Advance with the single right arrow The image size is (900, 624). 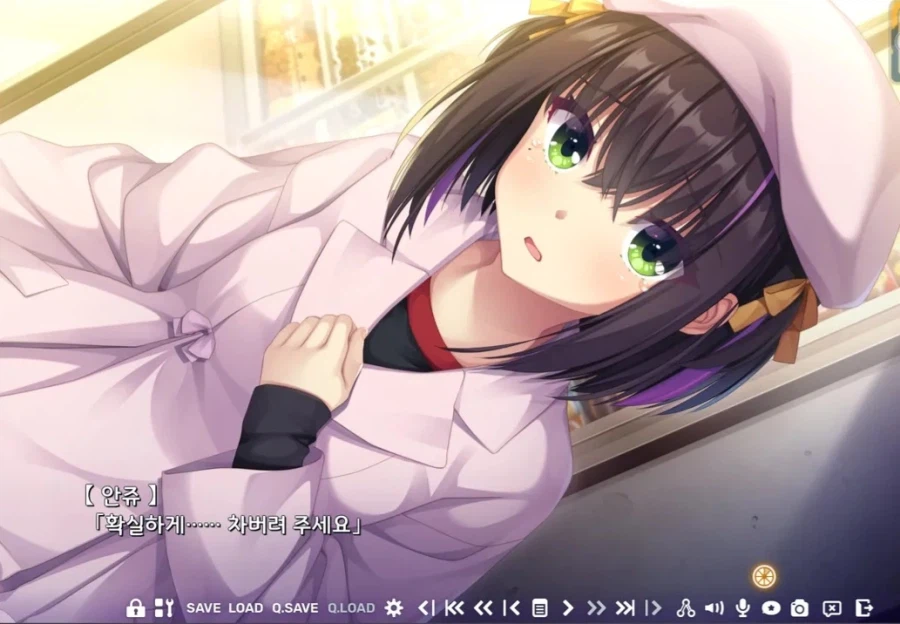pos(568,608)
